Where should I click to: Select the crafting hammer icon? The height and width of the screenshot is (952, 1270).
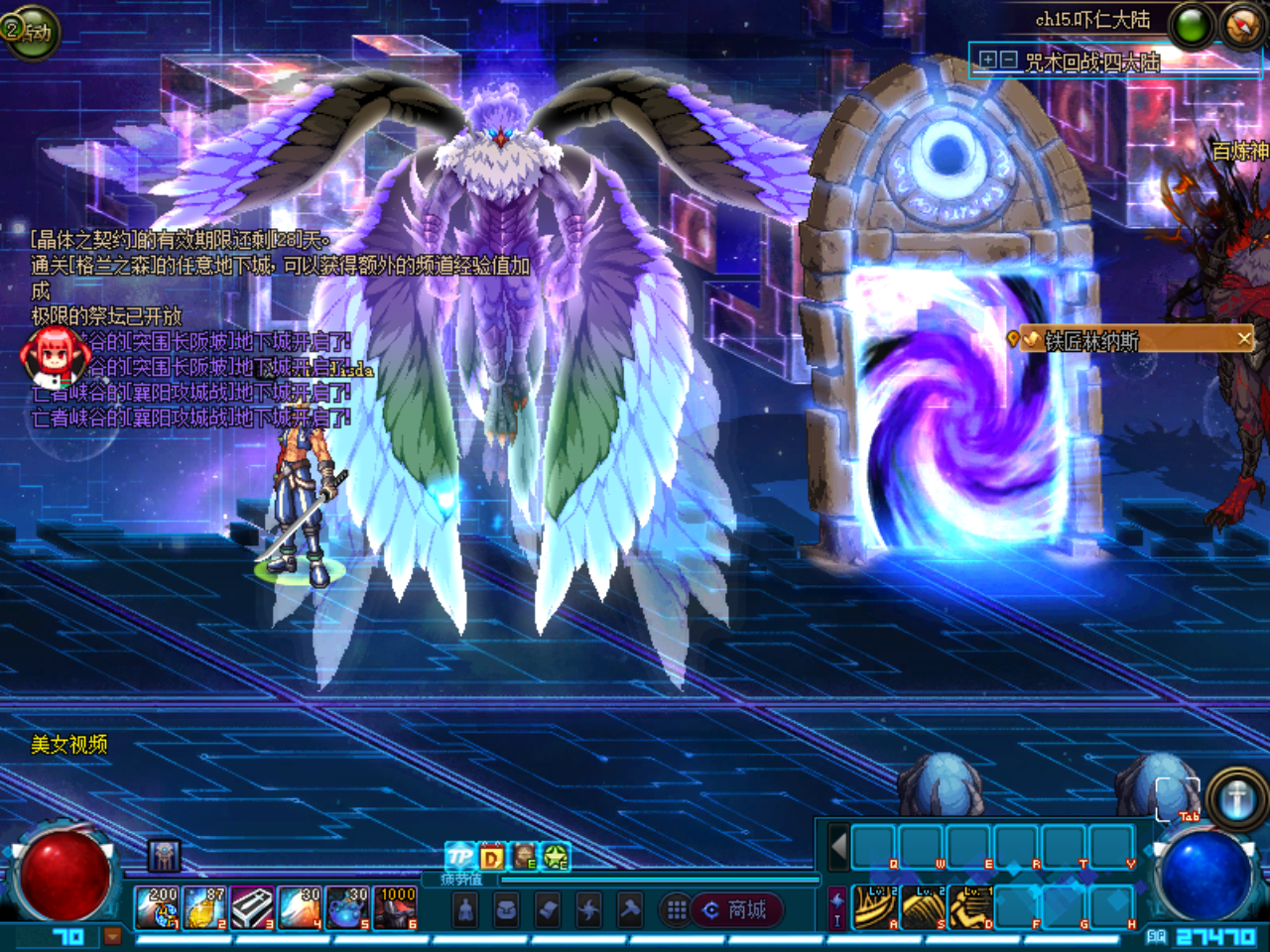[630, 910]
